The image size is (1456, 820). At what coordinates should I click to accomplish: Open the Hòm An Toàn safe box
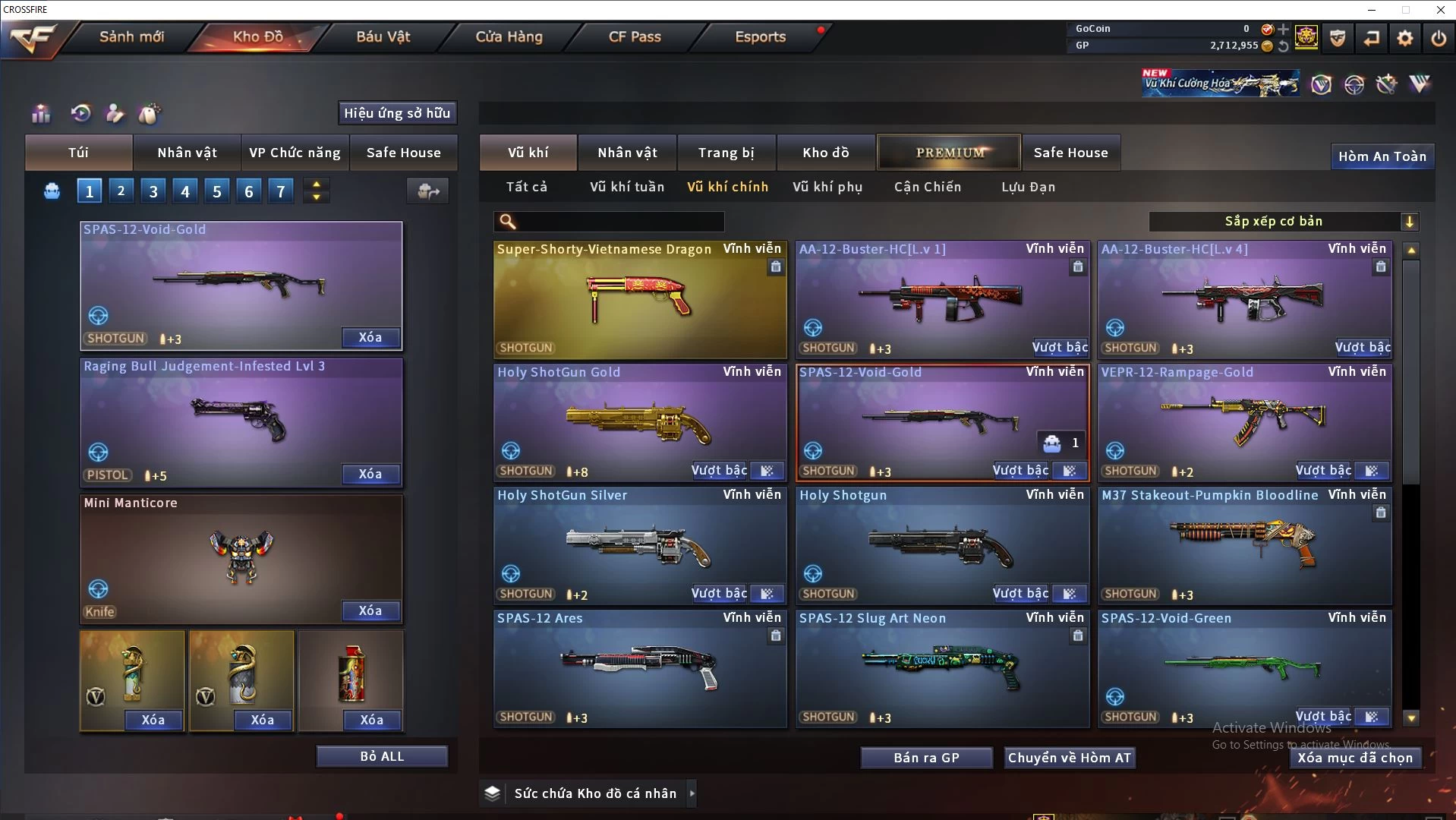[1382, 156]
